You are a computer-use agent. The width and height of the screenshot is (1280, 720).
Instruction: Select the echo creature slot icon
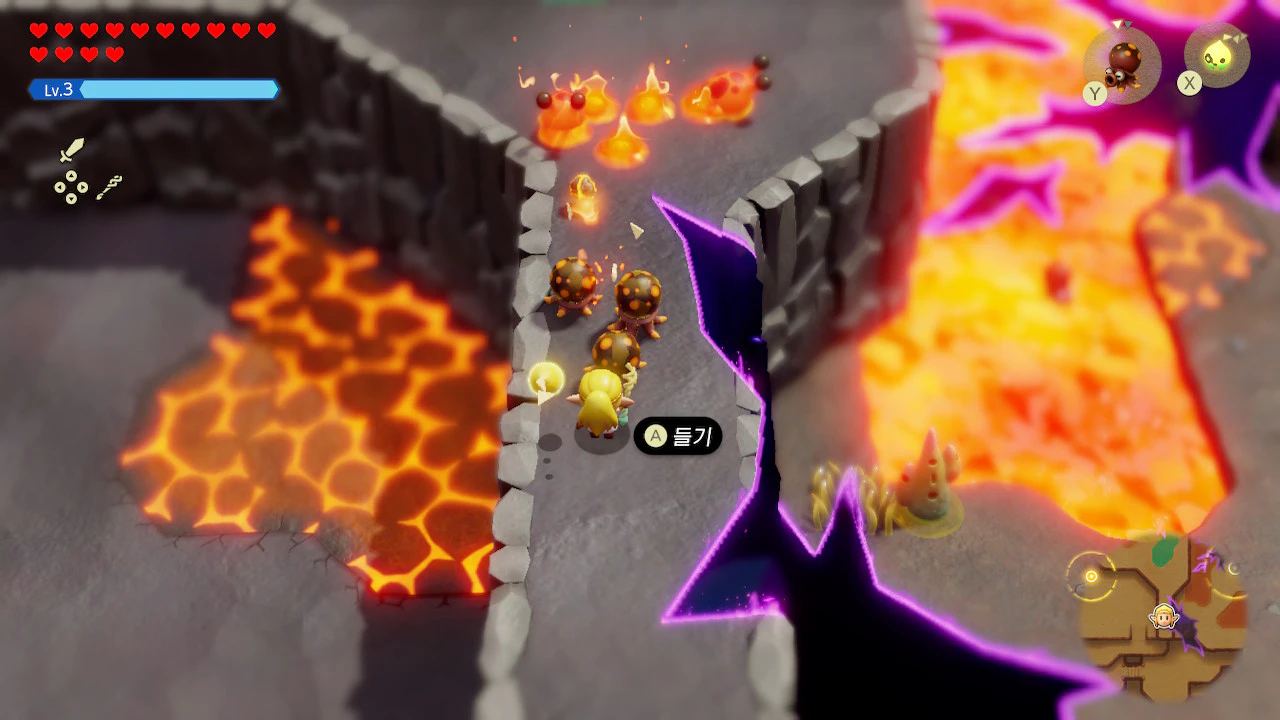point(1123,62)
